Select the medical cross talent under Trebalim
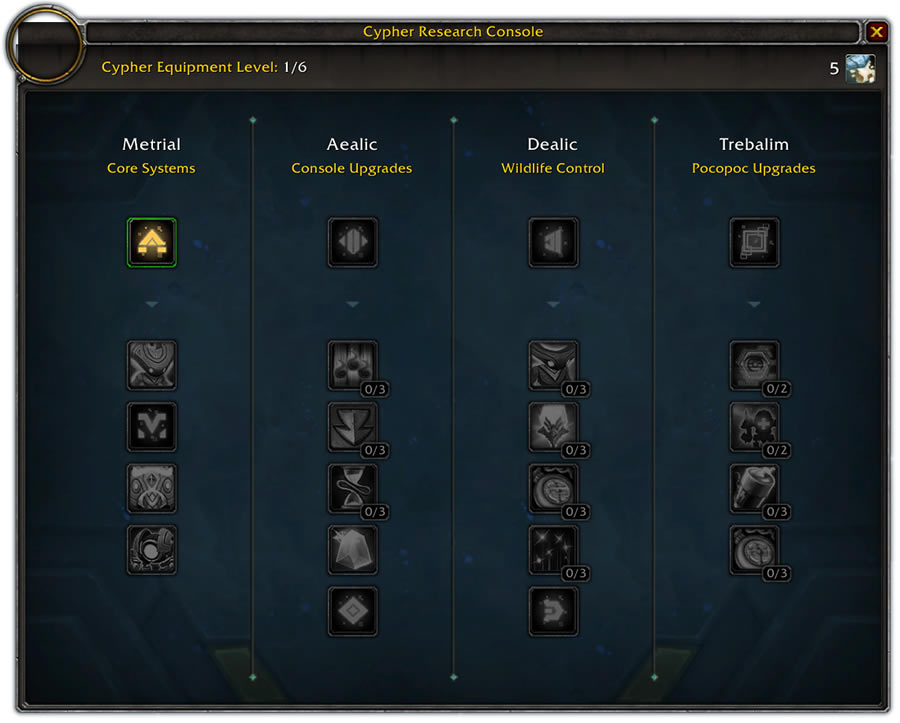This screenshot has height=723, width=900. pyautogui.click(x=754, y=427)
